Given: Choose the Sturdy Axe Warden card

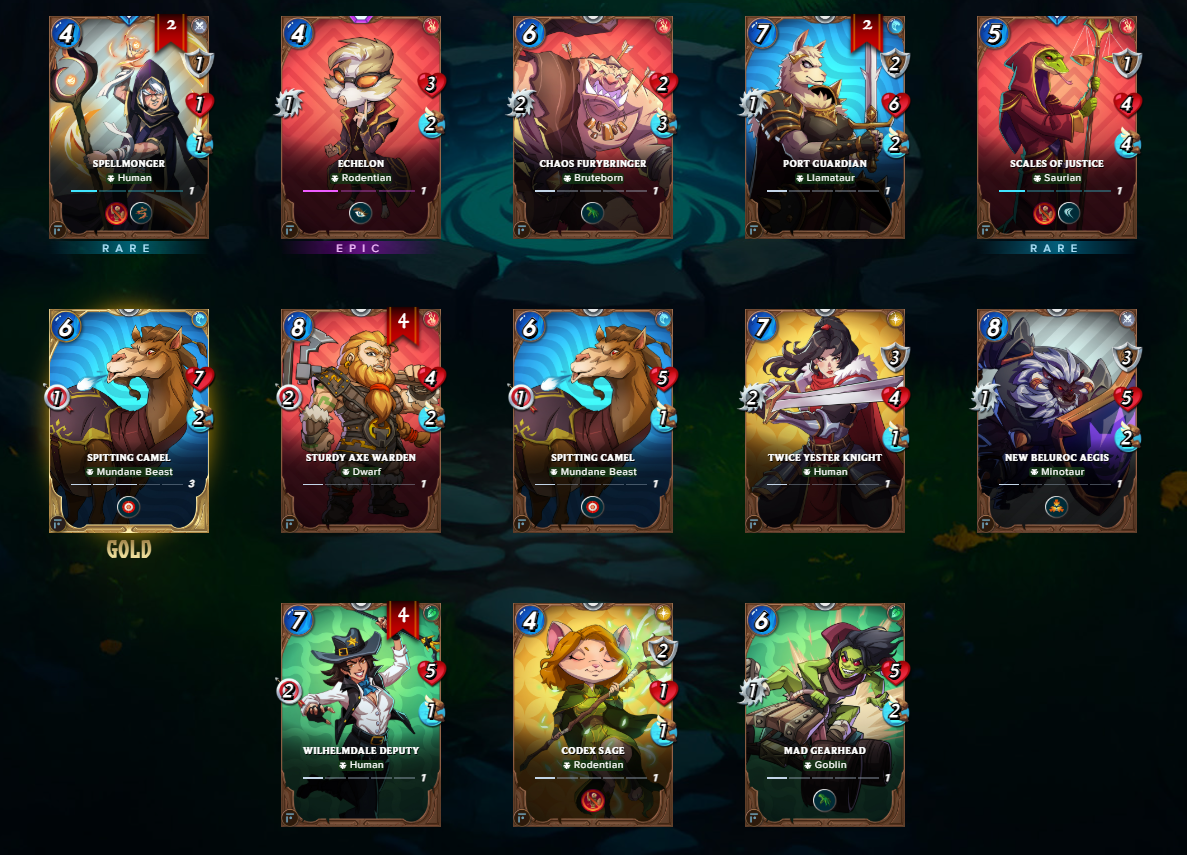Looking at the screenshot, I should click(x=361, y=420).
